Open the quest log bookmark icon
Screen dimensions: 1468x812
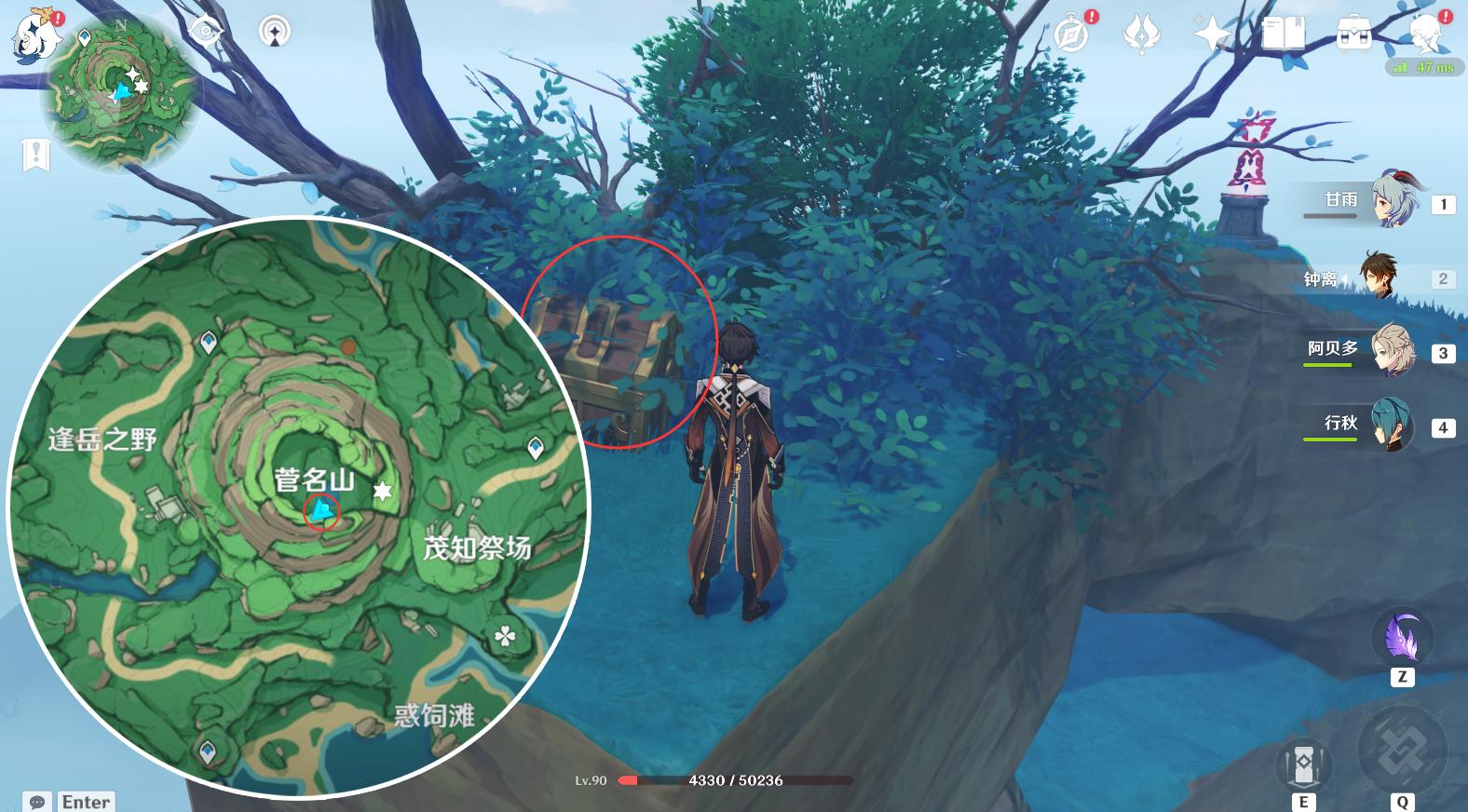tap(36, 155)
